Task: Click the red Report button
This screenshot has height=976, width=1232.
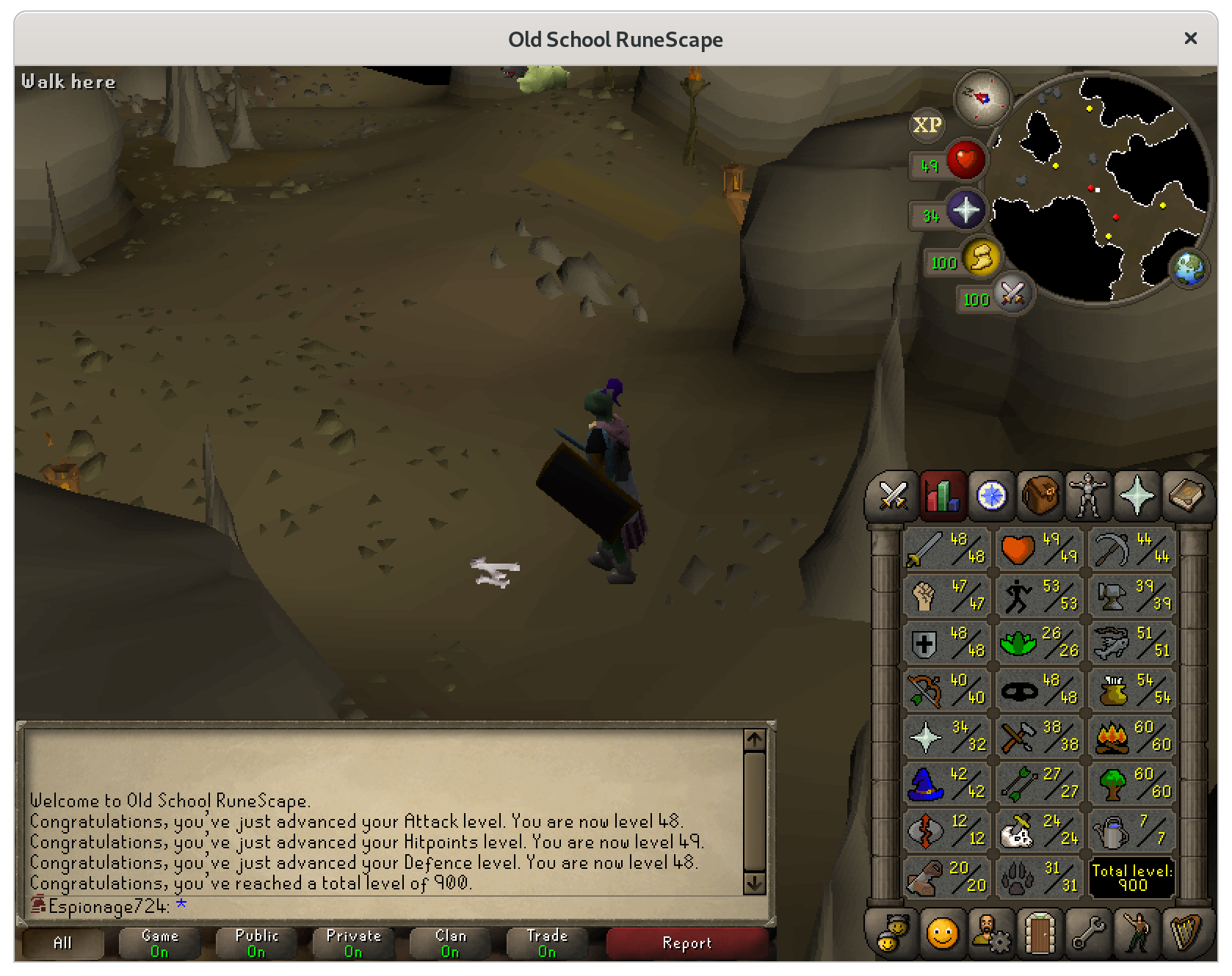Action: click(x=686, y=943)
